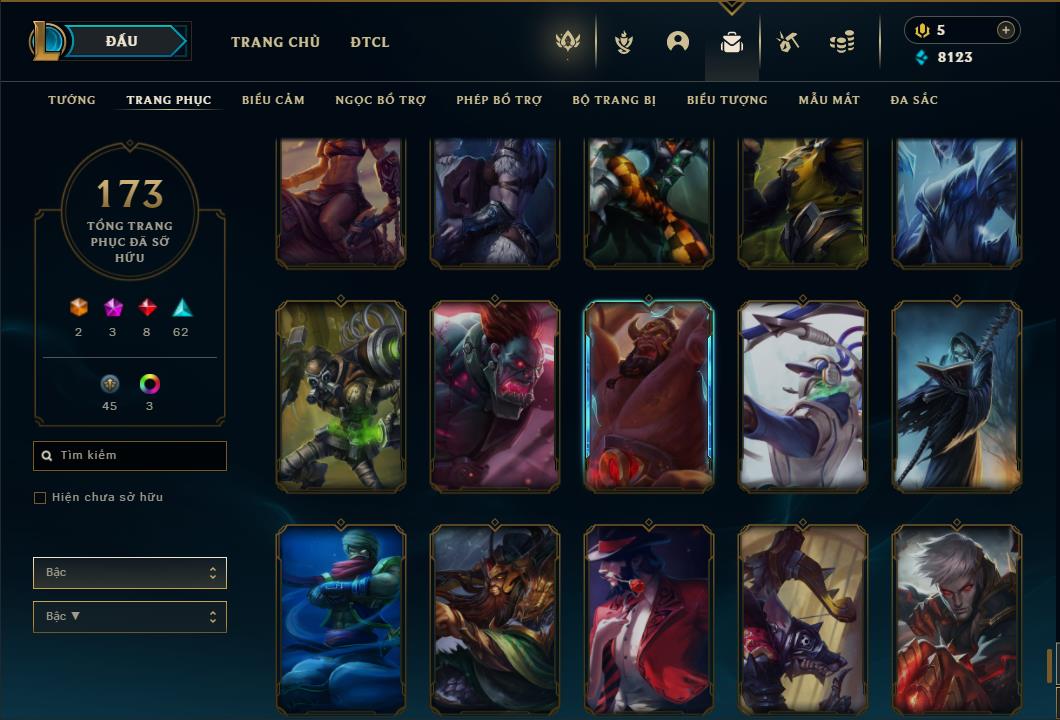This screenshot has height=720, width=1060.
Task: Switch to the TƯỚNG tab
Action: [x=72, y=100]
